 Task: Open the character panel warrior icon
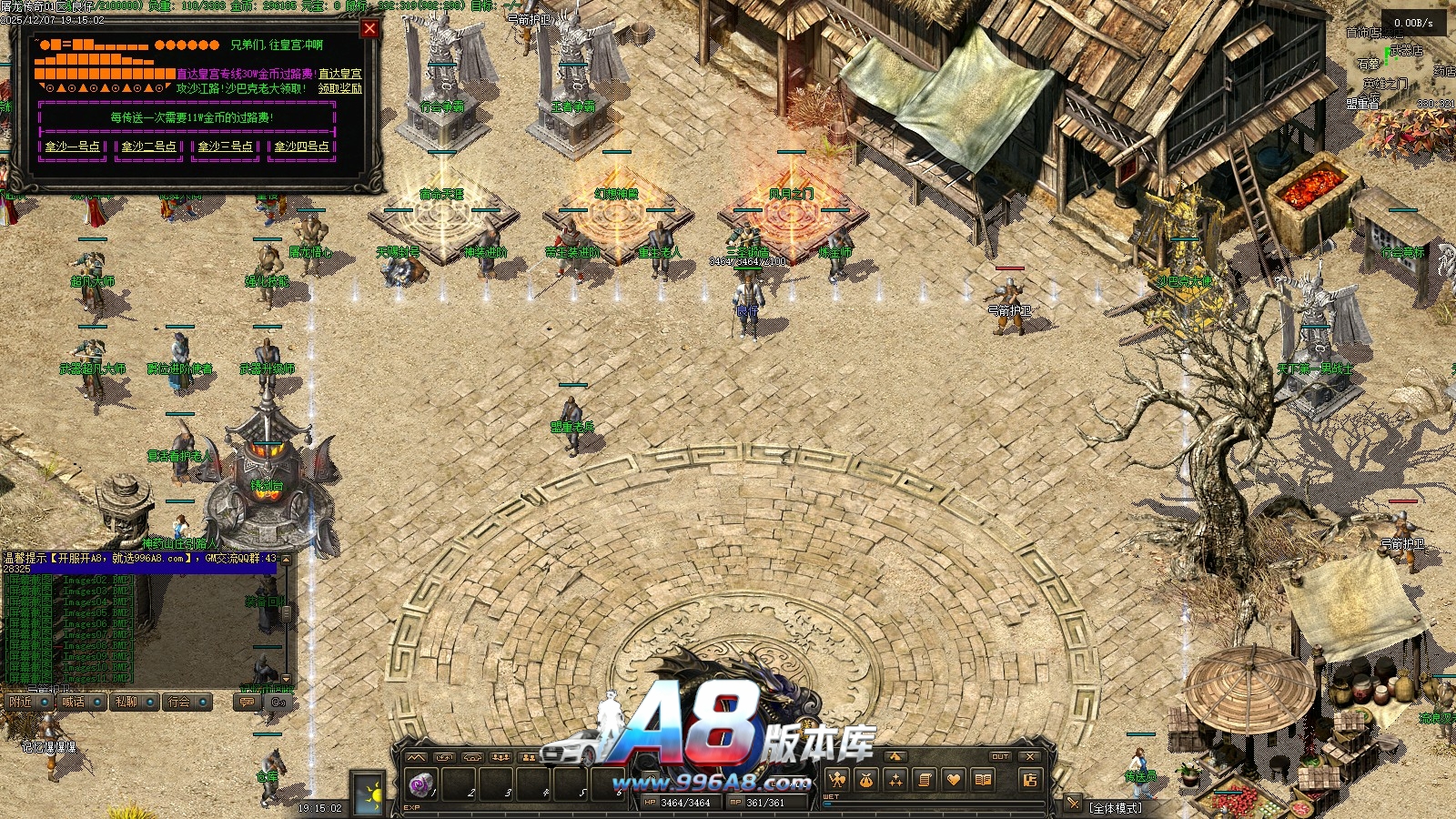pyautogui.click(x=837, y=780)
